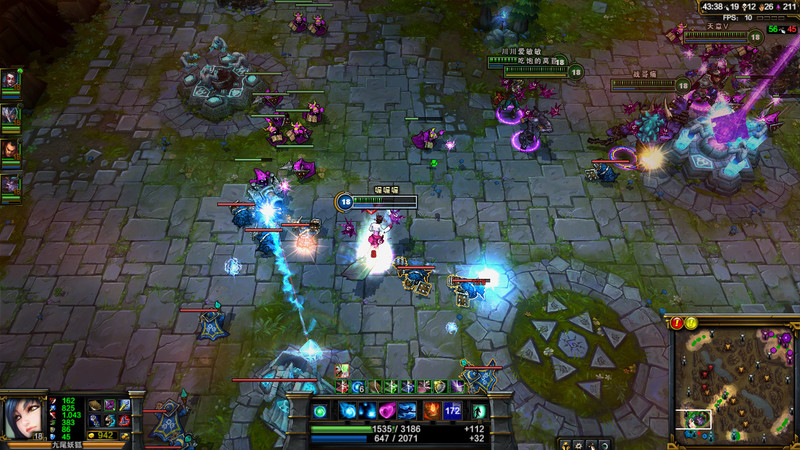Screen dimensions: 800x450
Task: Activate the Spirit Rush ultimate icon
Action: (408, 411)
